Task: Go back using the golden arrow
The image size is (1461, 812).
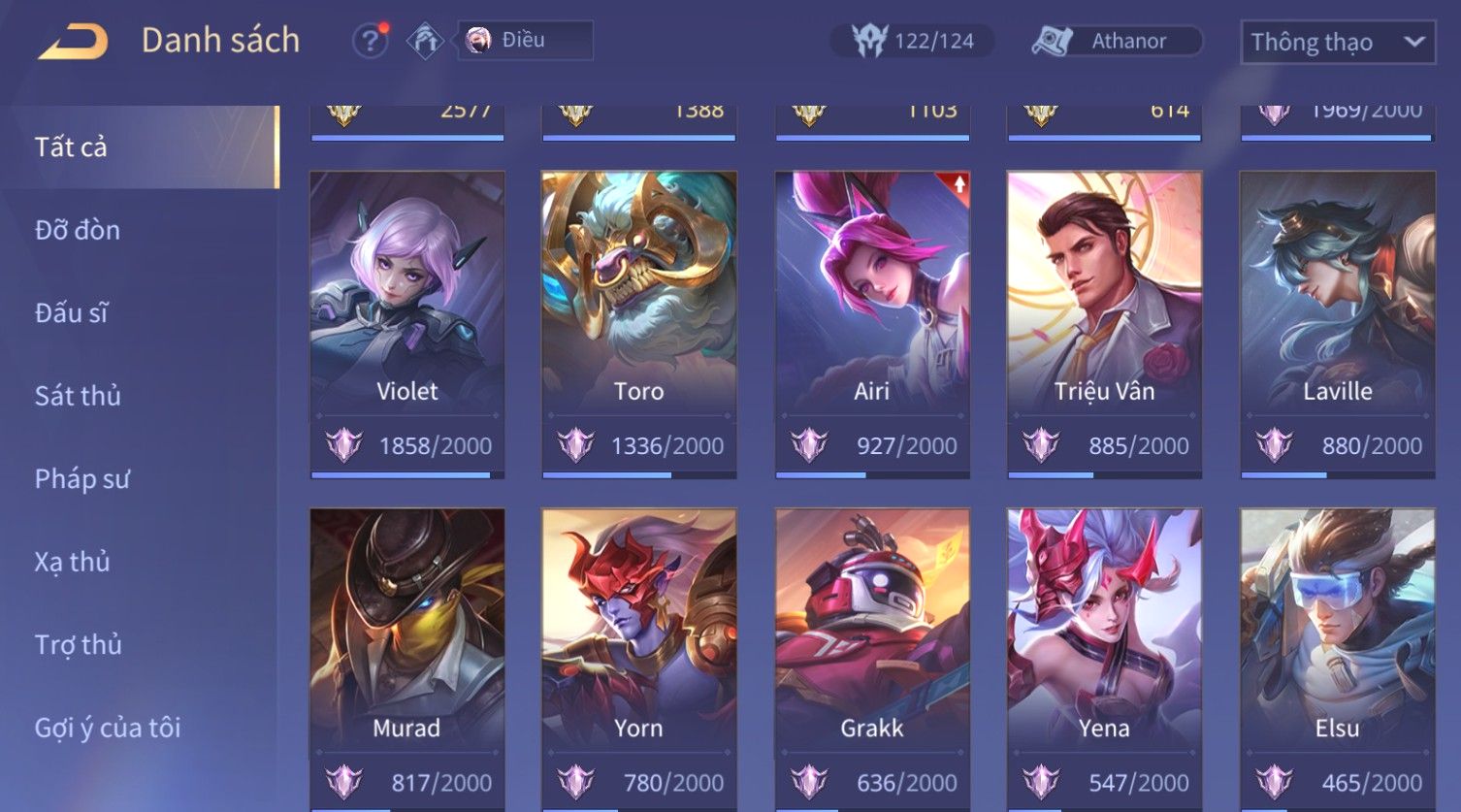Action: 73,42
